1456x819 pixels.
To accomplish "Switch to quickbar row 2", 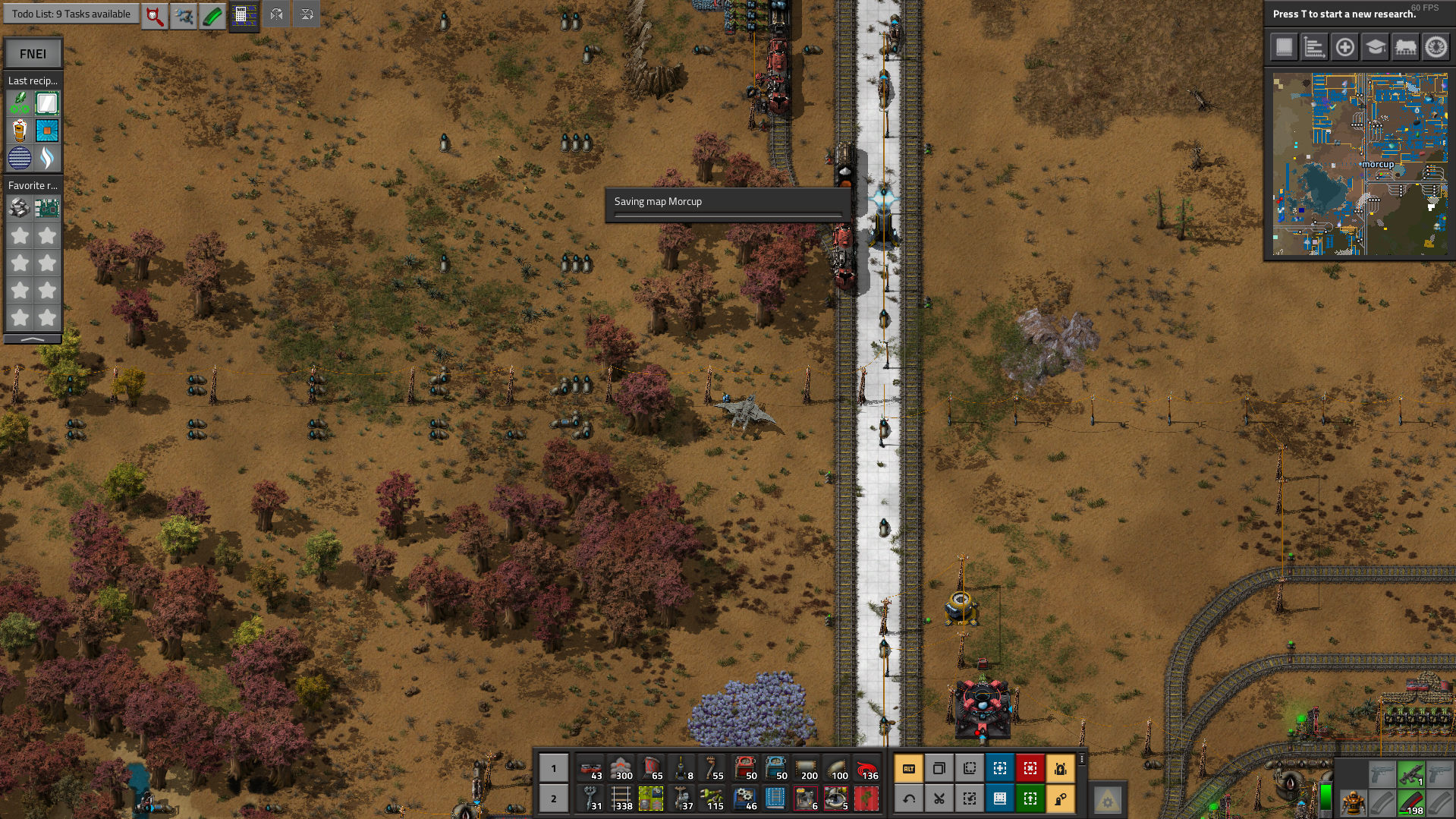I will pyautogui.click(x=553, y=799).
